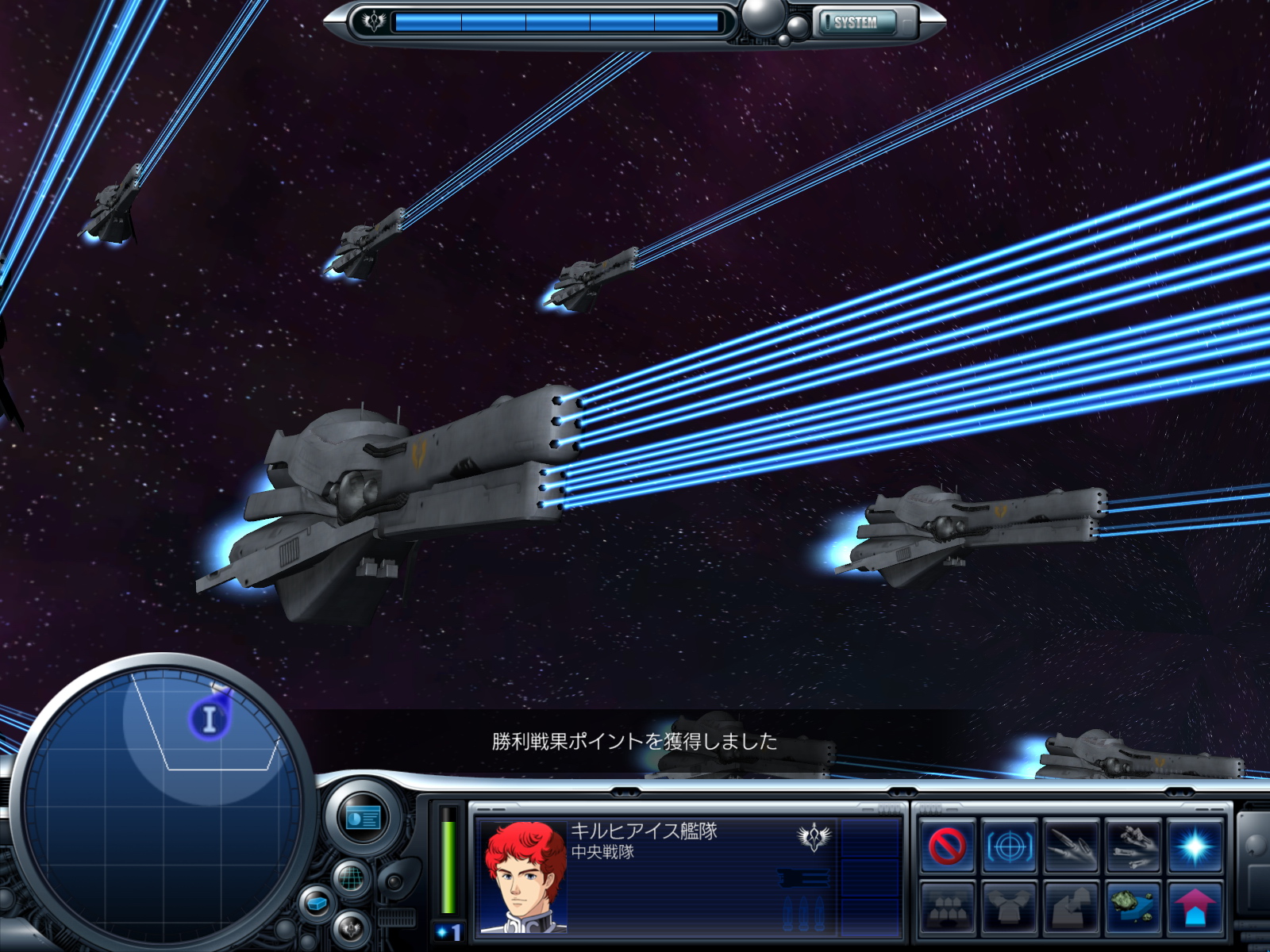Image resolution: width=1270 pixels, height=952 pixels.
Task: Select the two-ship arrow formation icon
Action: coord(1071,907)
